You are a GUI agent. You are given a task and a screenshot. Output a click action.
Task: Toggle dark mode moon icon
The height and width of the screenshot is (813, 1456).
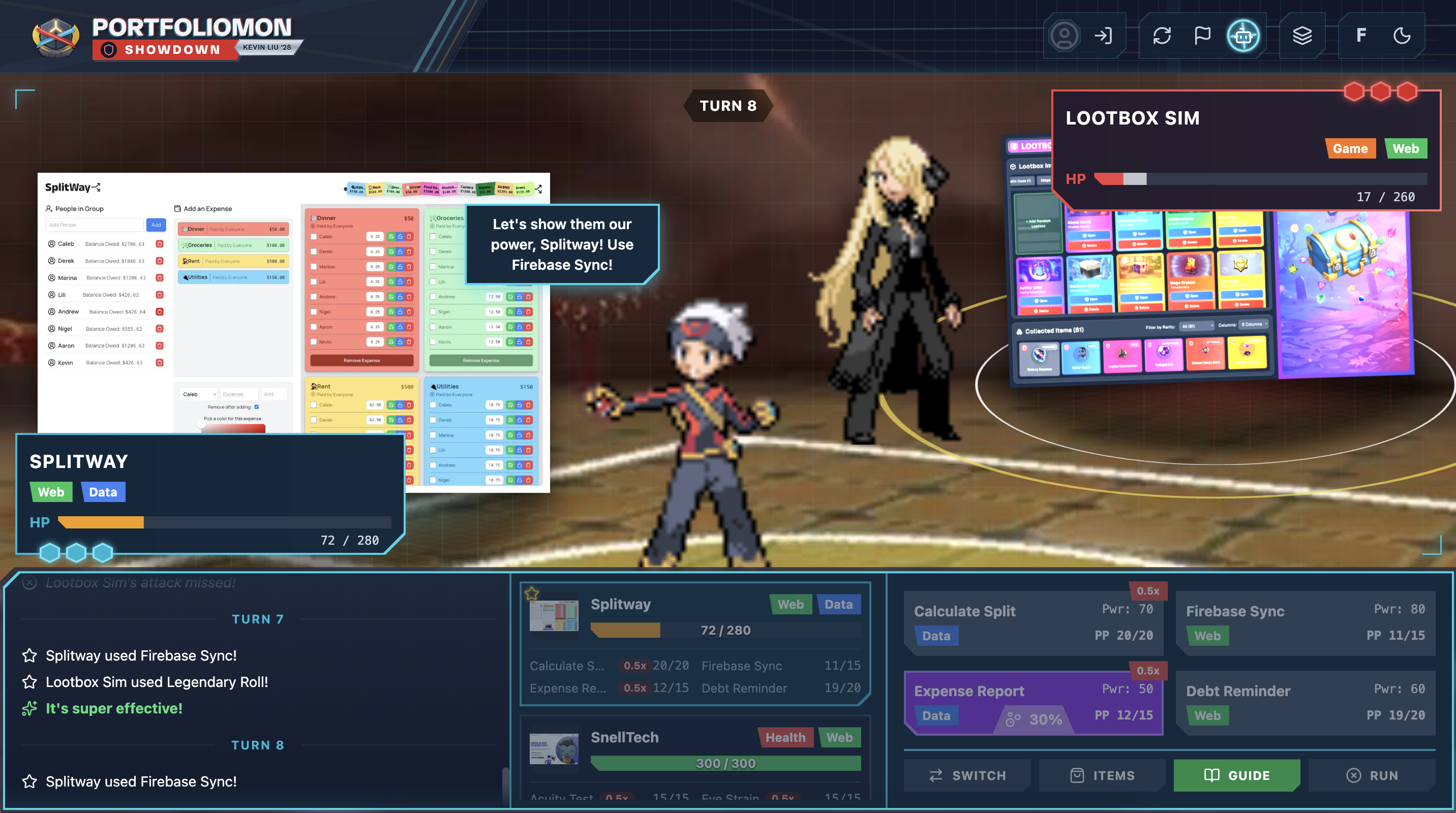coord(1402,36)
